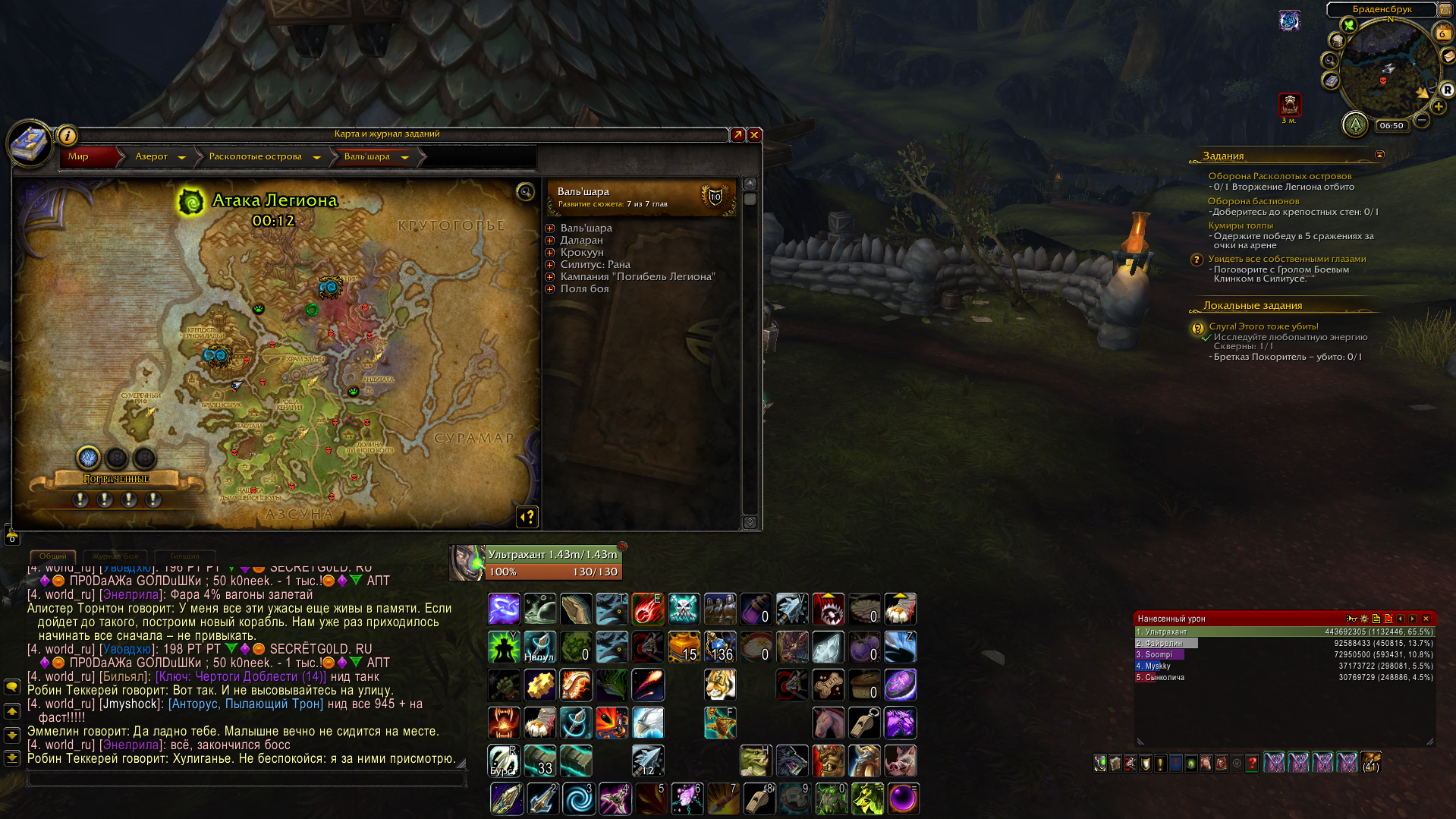Switch to the Общий chat tab

coord(53,556)
